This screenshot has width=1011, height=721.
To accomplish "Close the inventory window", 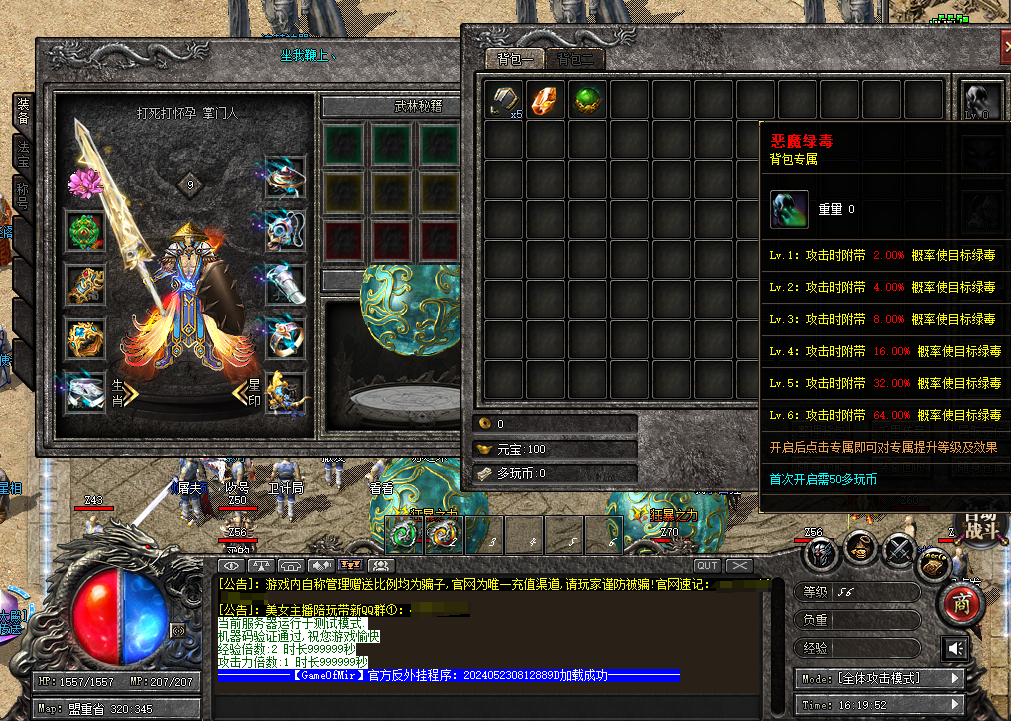I will (x=1005, y=46).
